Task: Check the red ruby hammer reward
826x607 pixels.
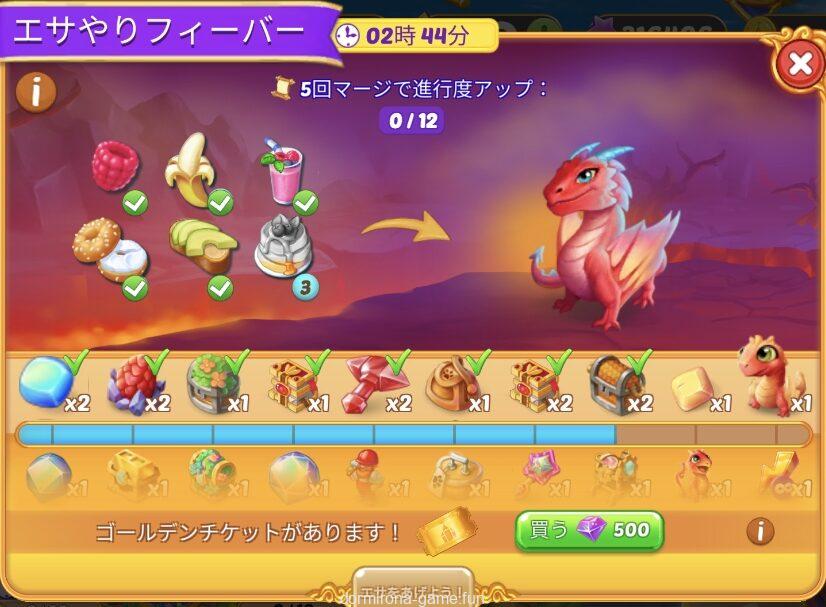Action: (370, 383)
